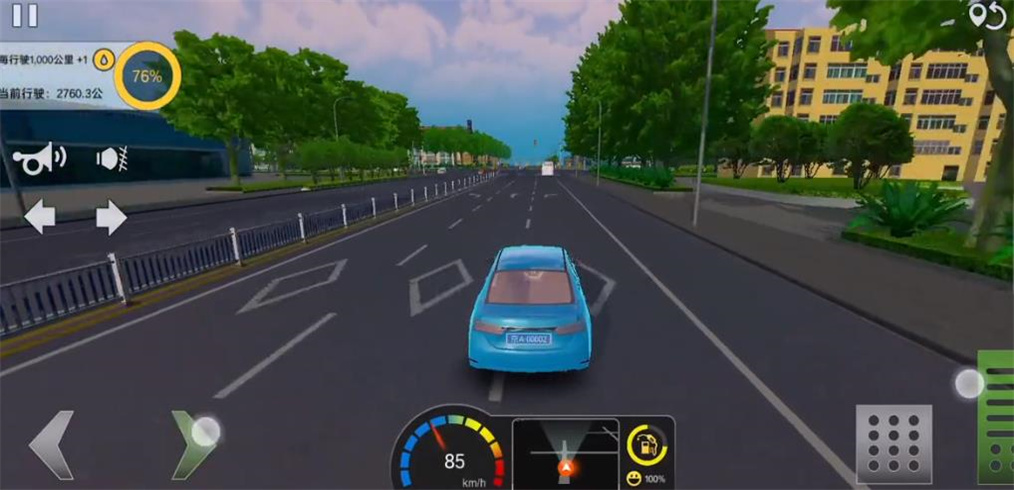Tap the grey brake pedal
Viewport: 1014px width, 490px height.
tap(893, 444)
